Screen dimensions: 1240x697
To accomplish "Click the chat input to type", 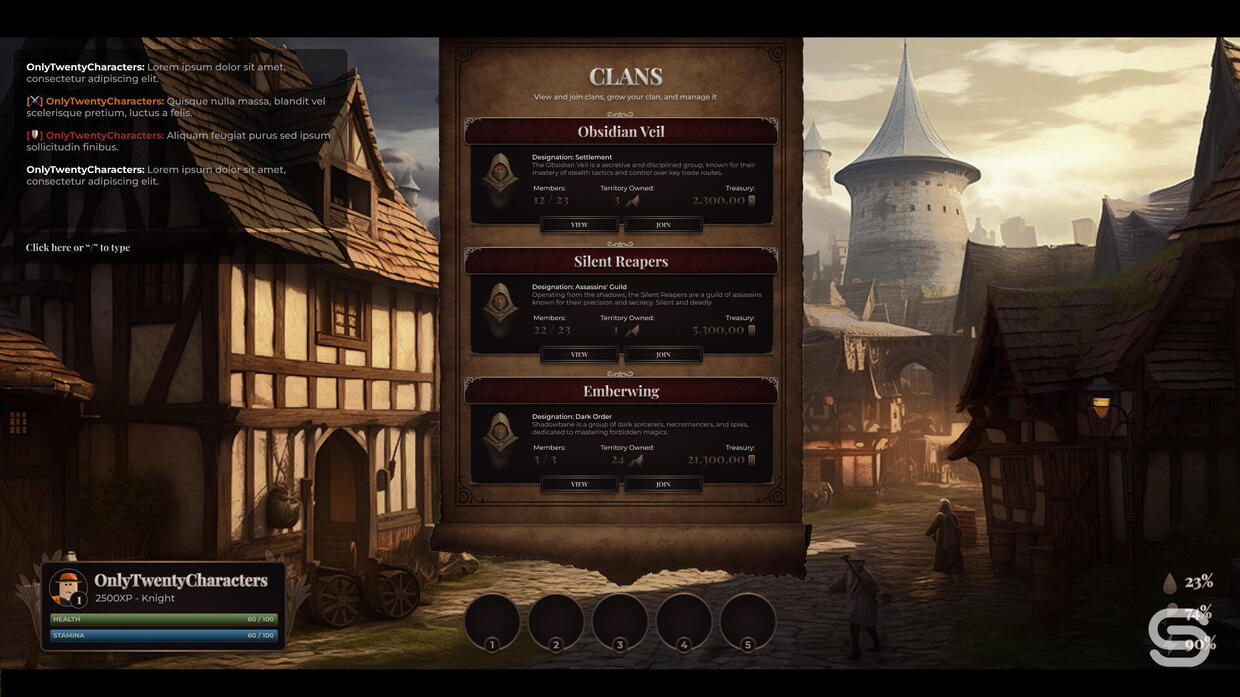I will click(78, 248).
